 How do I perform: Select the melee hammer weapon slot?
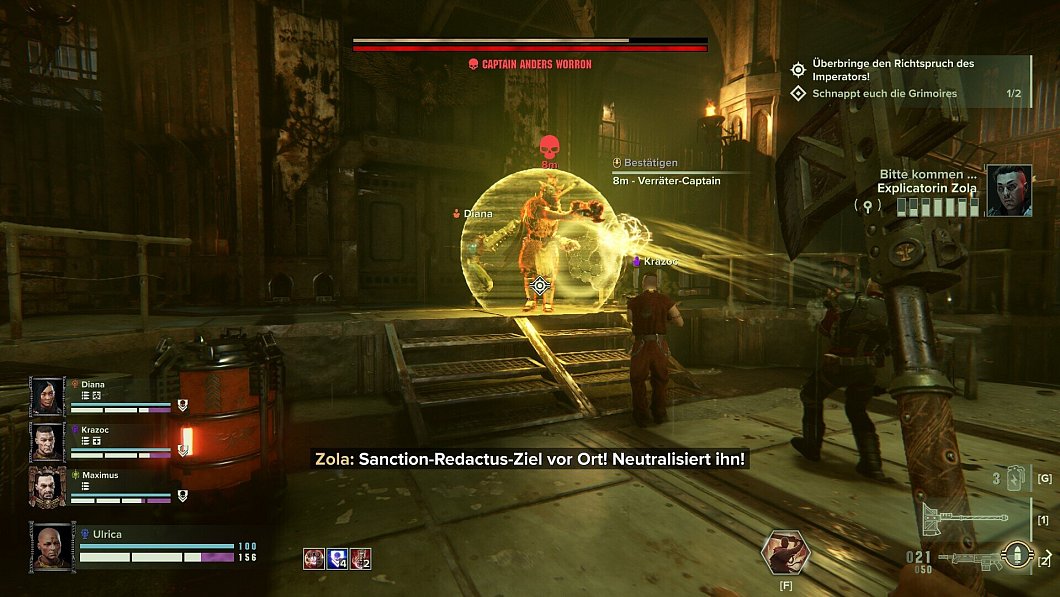tap(974, 520)
